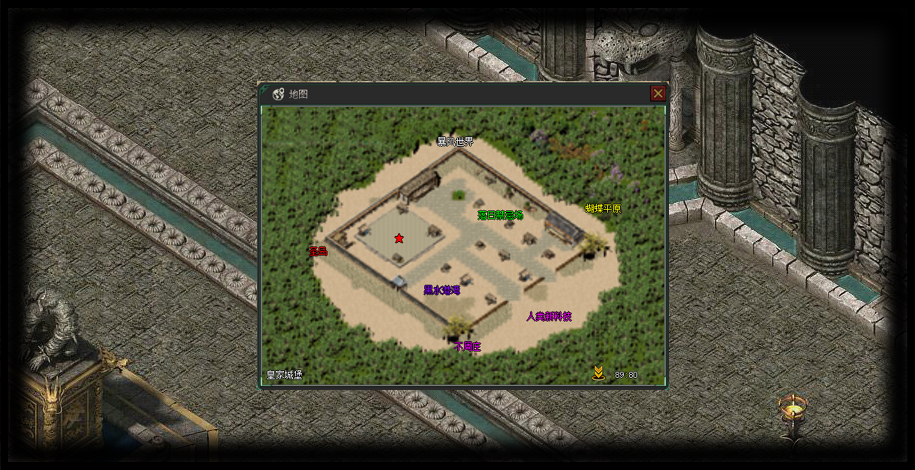Screen dimensions: 915x470
Task: Click the red star player marker
Action: (399, 238)
